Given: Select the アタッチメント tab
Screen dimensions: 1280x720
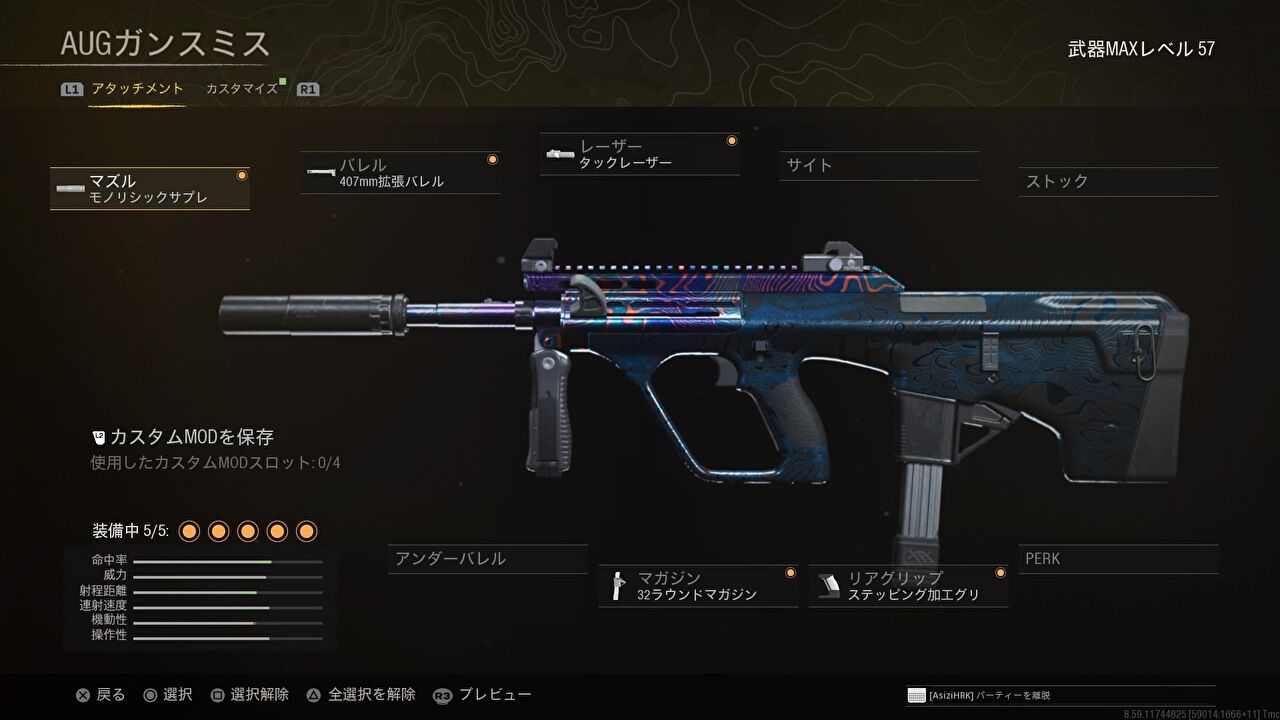Looking at the screenshot, I should 136,88.
